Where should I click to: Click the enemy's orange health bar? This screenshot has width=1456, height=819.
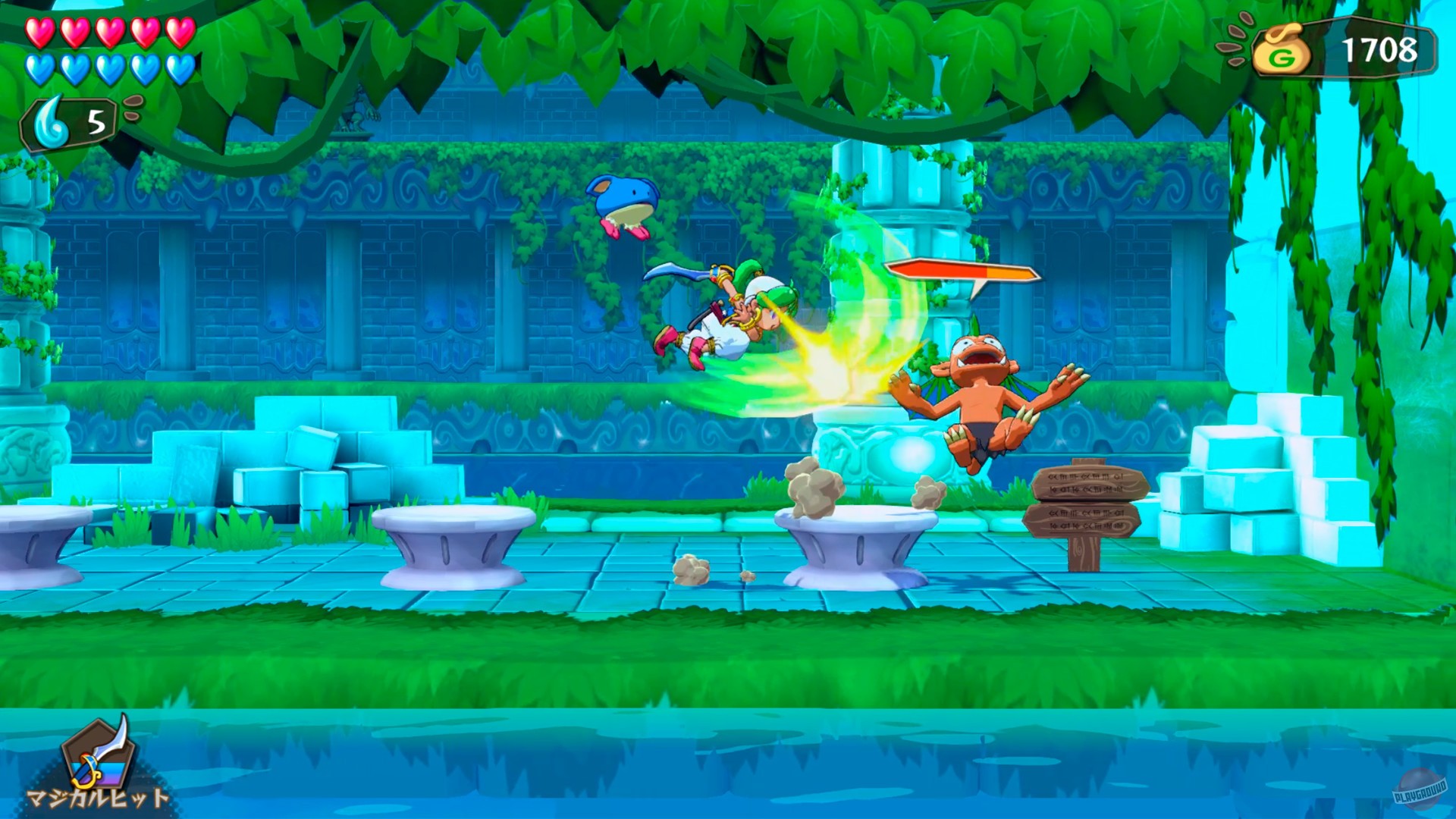963,271
